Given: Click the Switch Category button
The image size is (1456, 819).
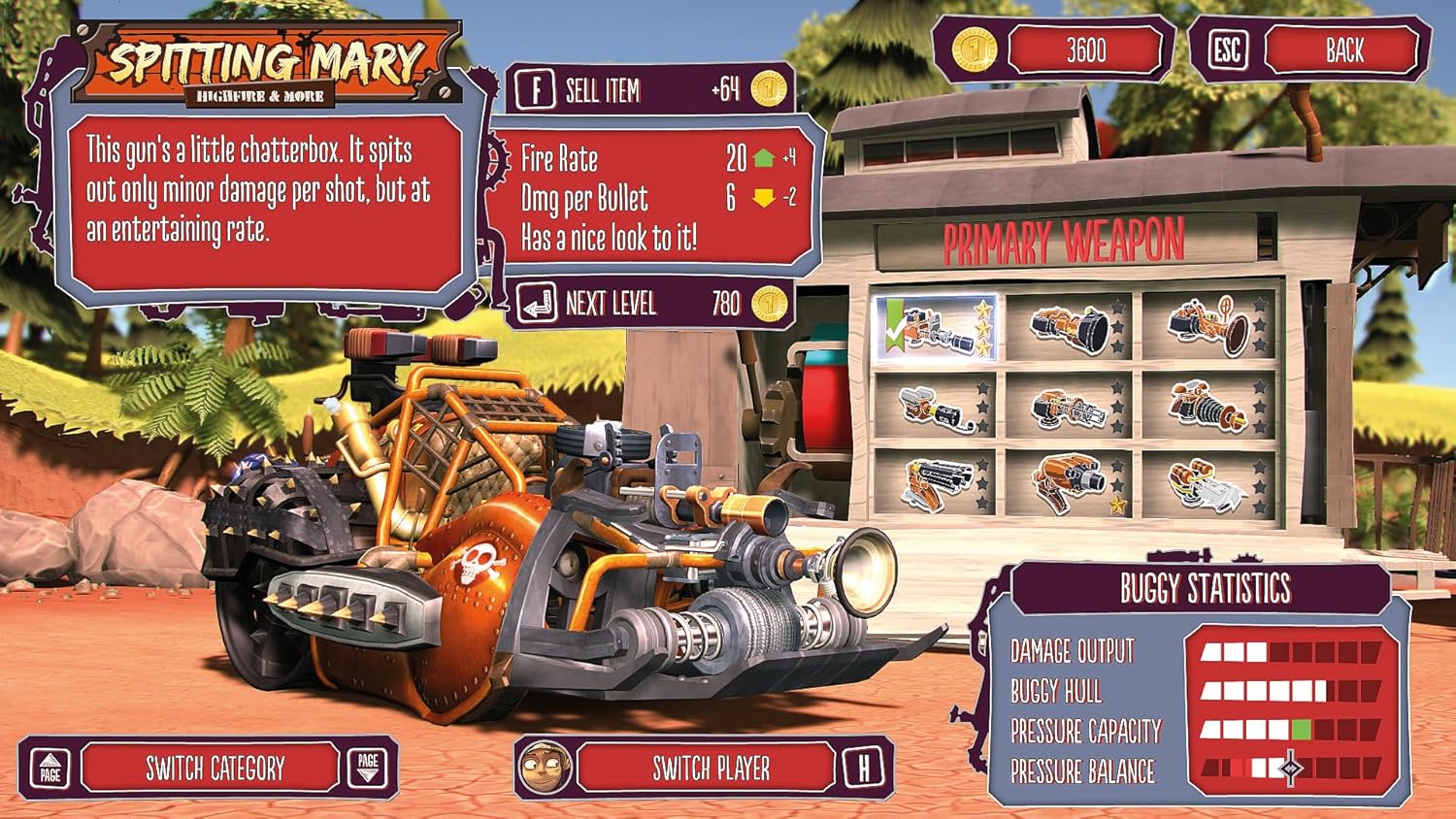Looking at the screenshot, I should click(214, 769).
